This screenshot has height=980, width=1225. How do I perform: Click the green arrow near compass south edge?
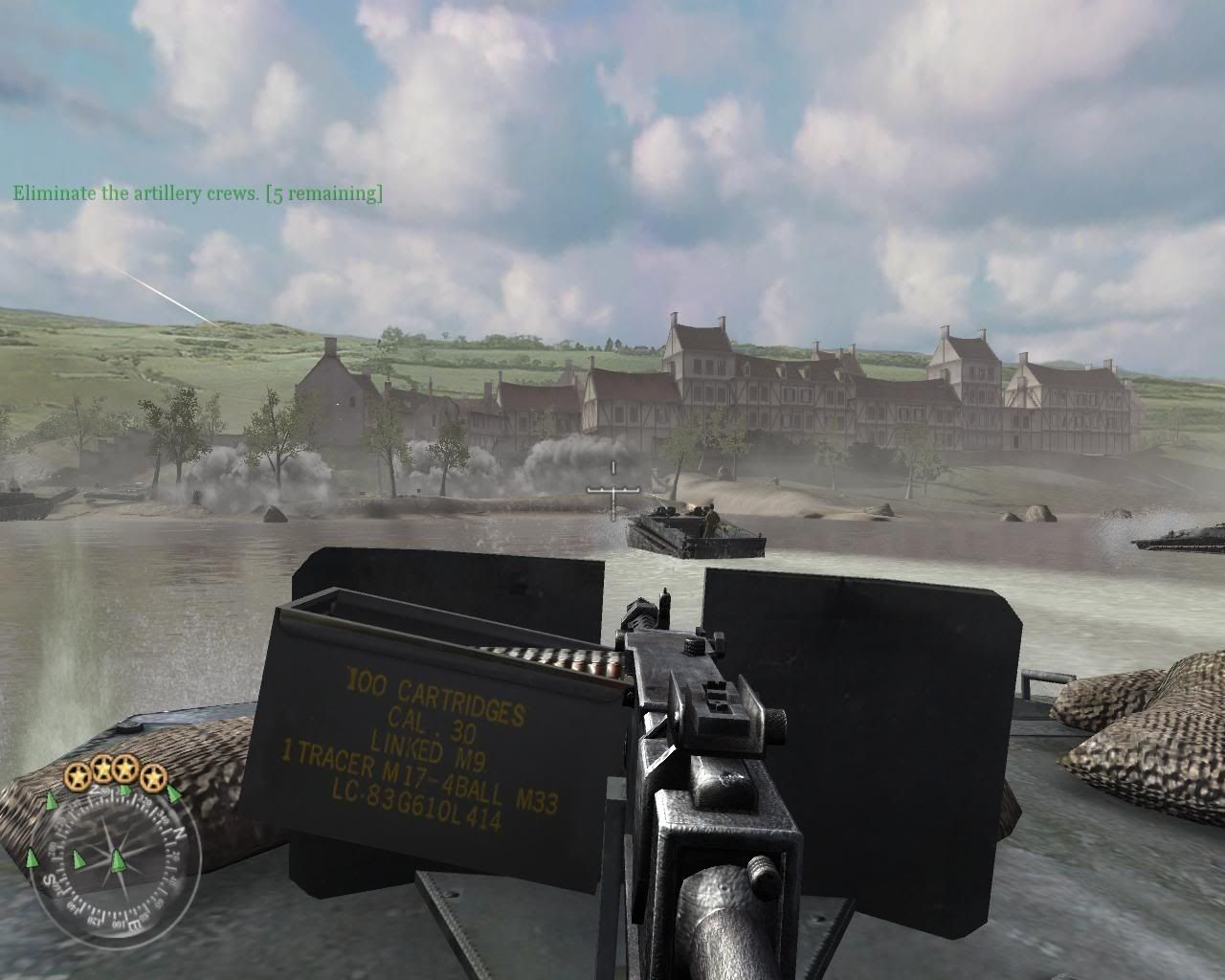tap(78, 858)
